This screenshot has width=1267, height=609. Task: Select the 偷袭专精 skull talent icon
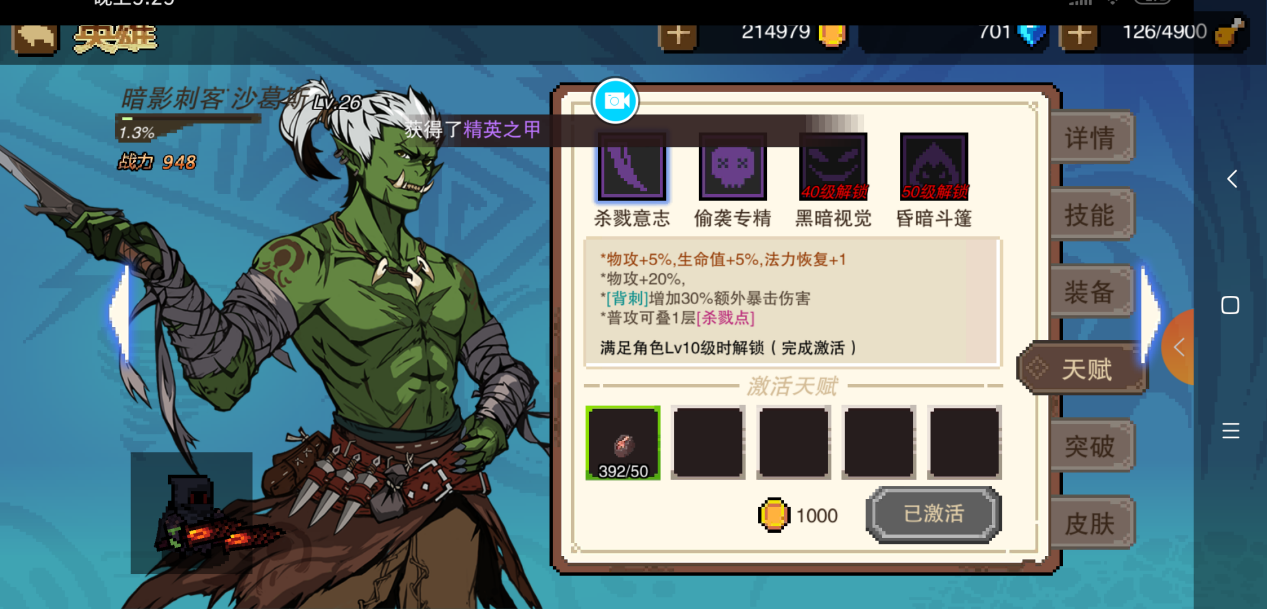tap(733, 167)
